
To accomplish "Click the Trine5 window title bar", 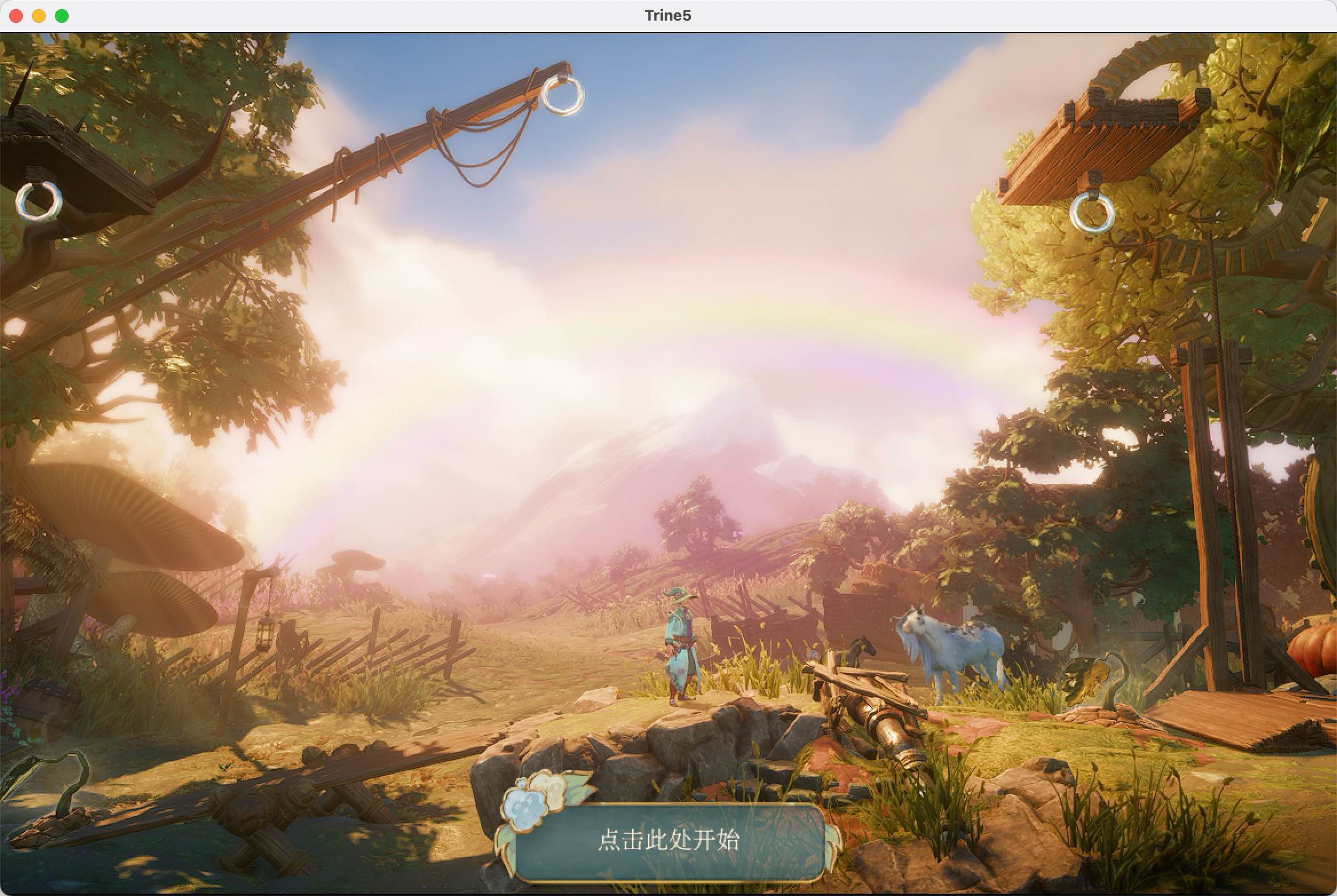I will (x=667, y=15).
